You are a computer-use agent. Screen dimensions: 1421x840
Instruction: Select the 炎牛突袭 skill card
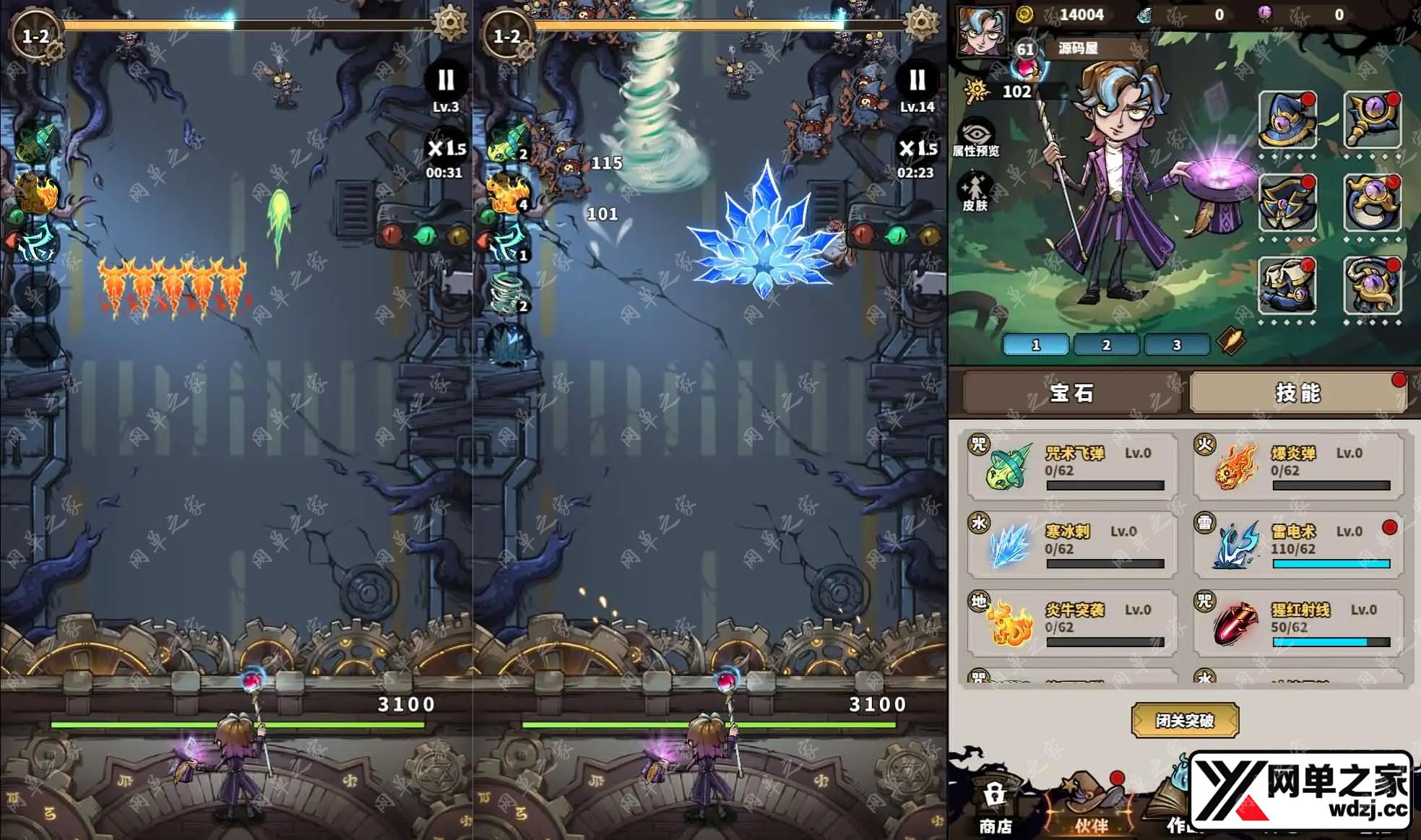click(1072, 623)
